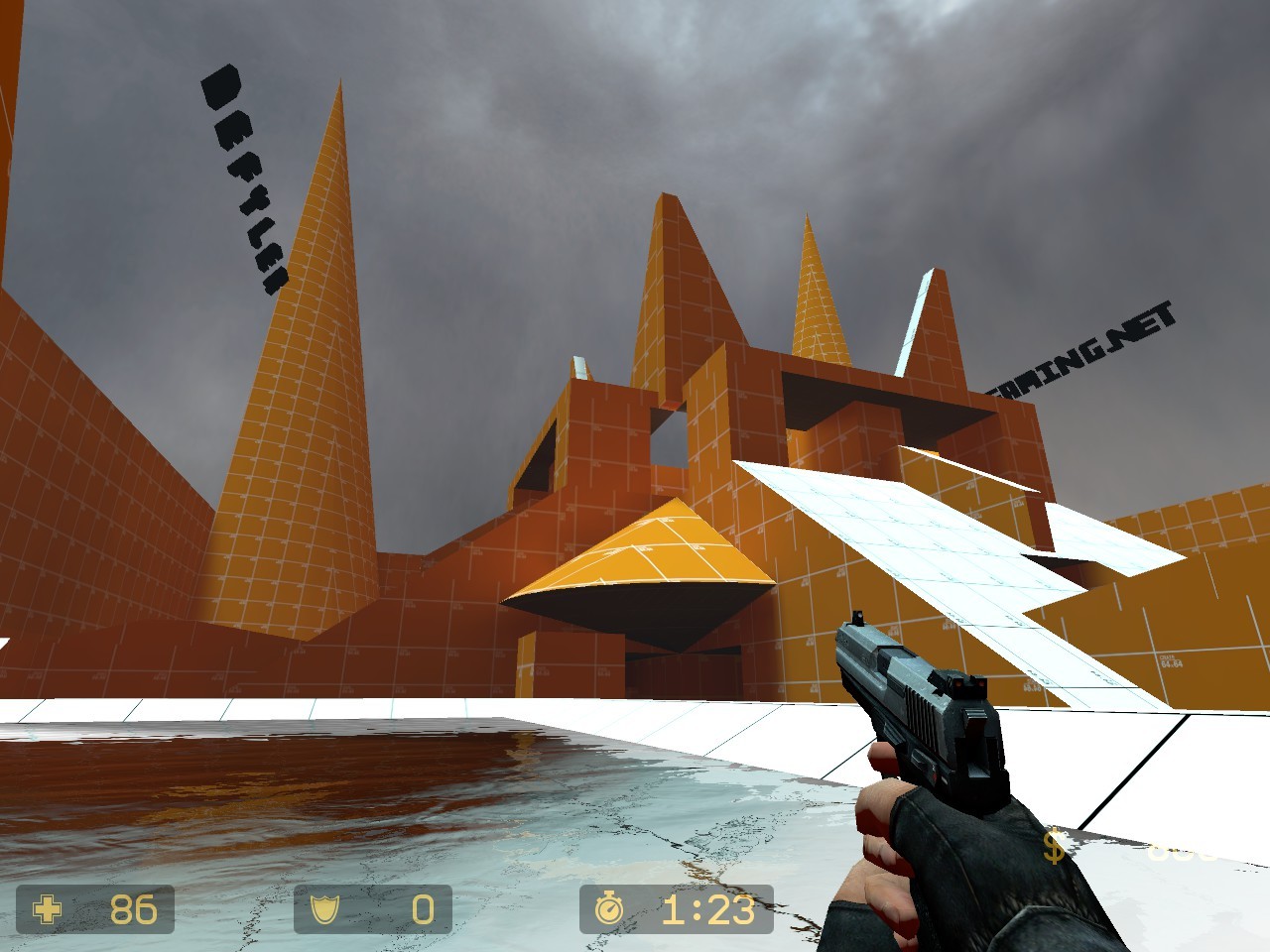Viewport: 1270px width, 952px height.
Task: Click the dollar sign money icon
Action: [1054, 848]
